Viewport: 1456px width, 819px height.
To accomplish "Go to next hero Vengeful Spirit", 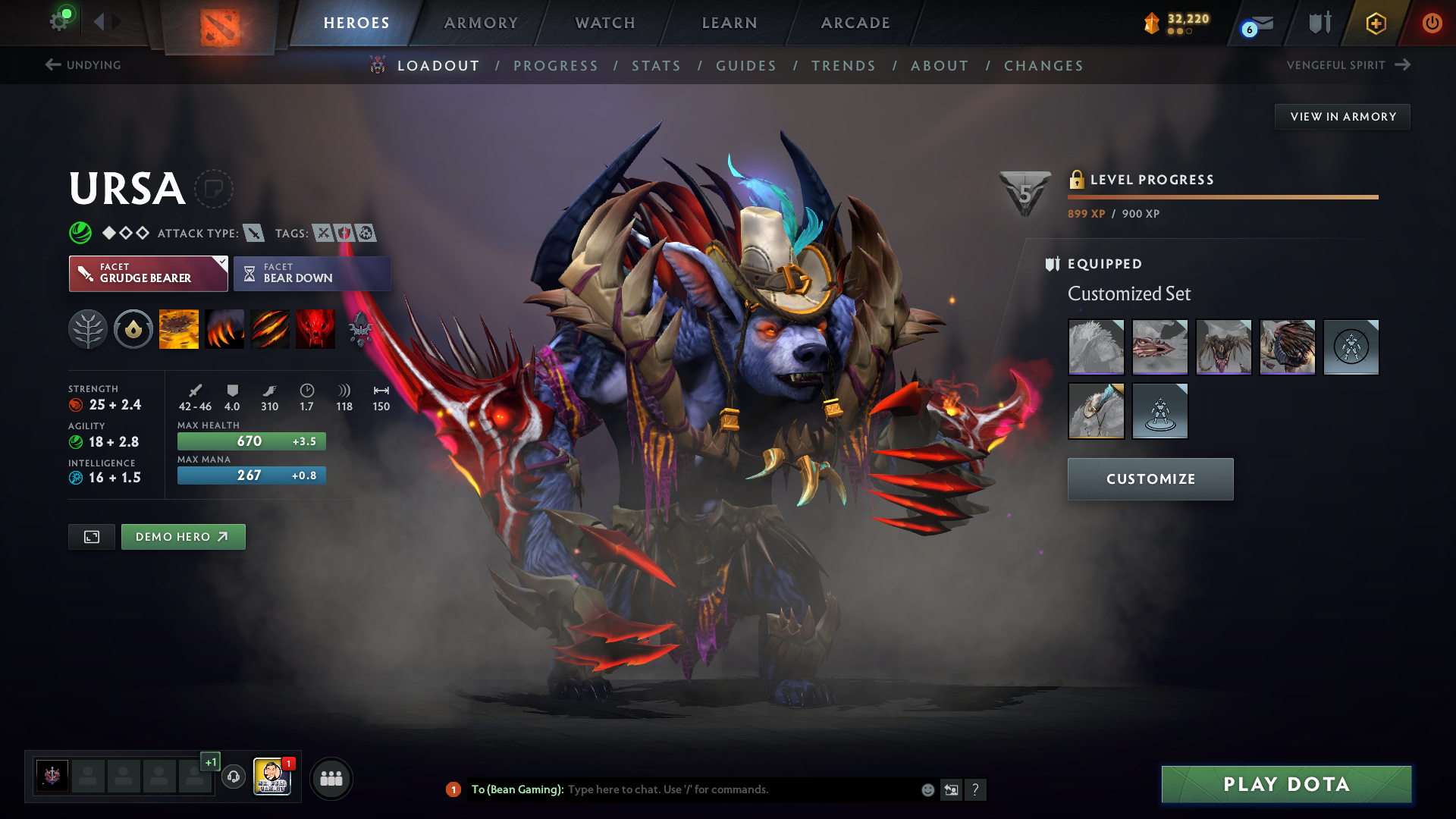I will 1348,65.
